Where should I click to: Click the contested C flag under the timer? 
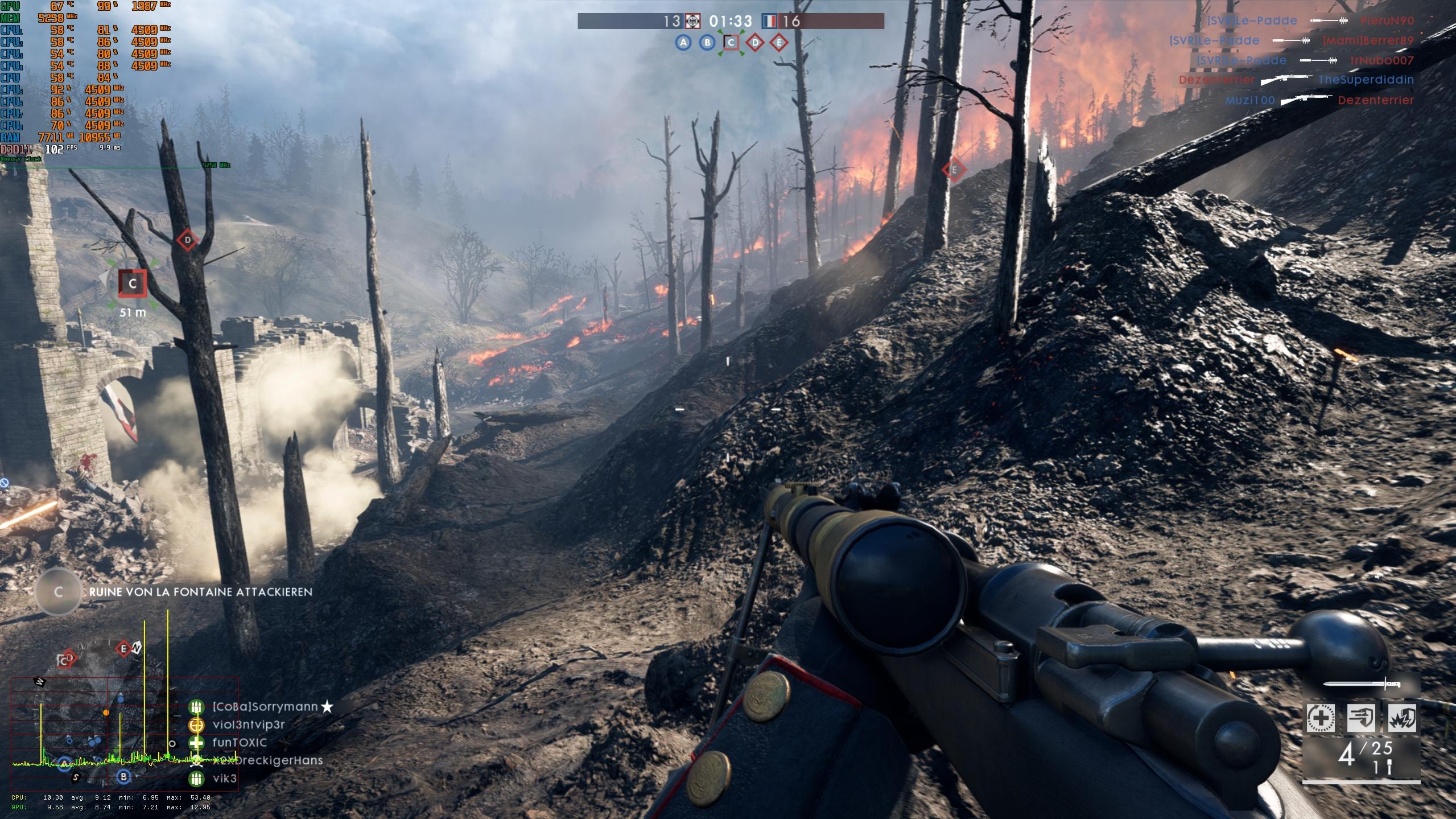[x=731, y=43]
